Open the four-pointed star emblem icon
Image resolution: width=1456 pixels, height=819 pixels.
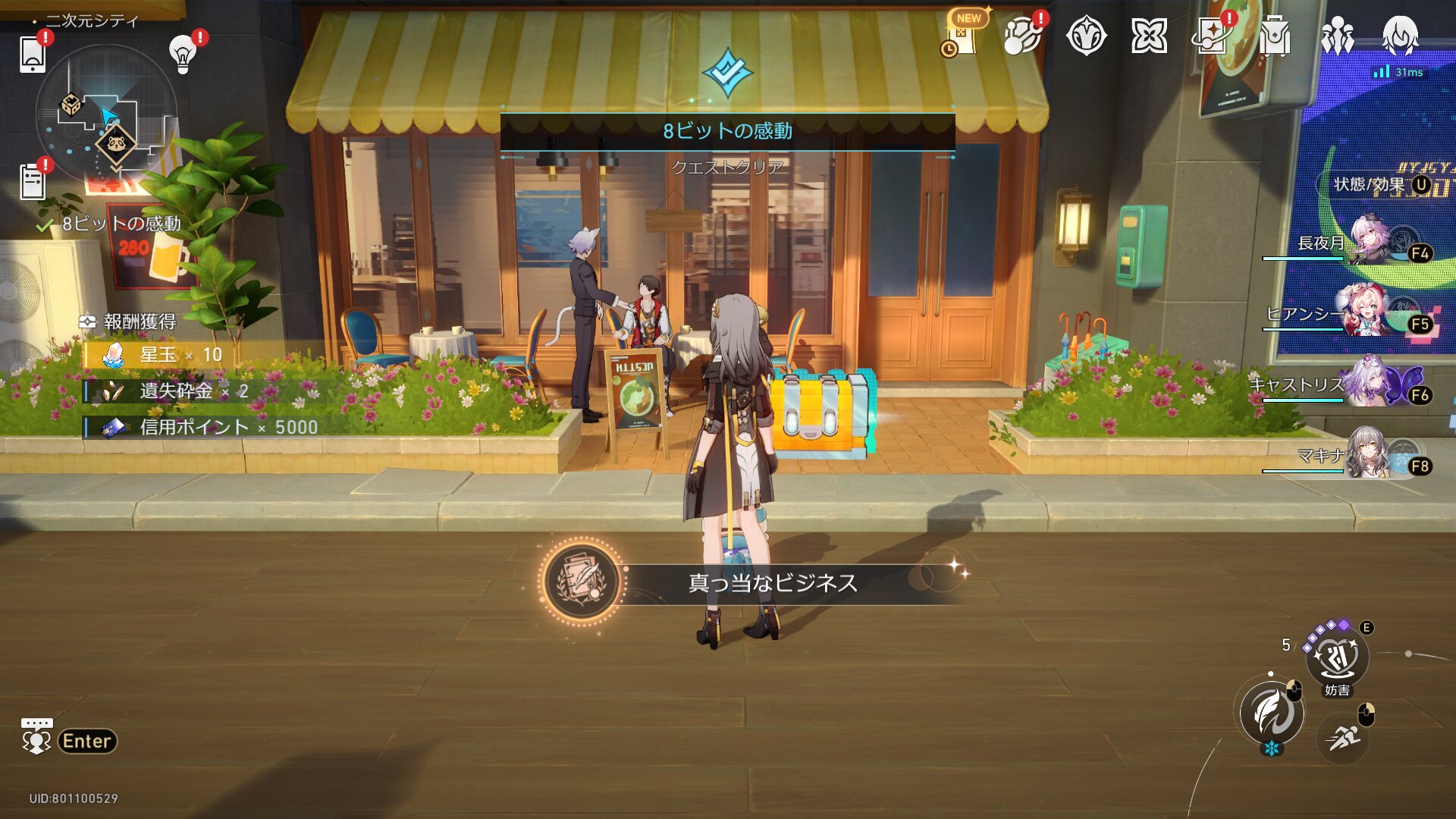point(1149,36)
